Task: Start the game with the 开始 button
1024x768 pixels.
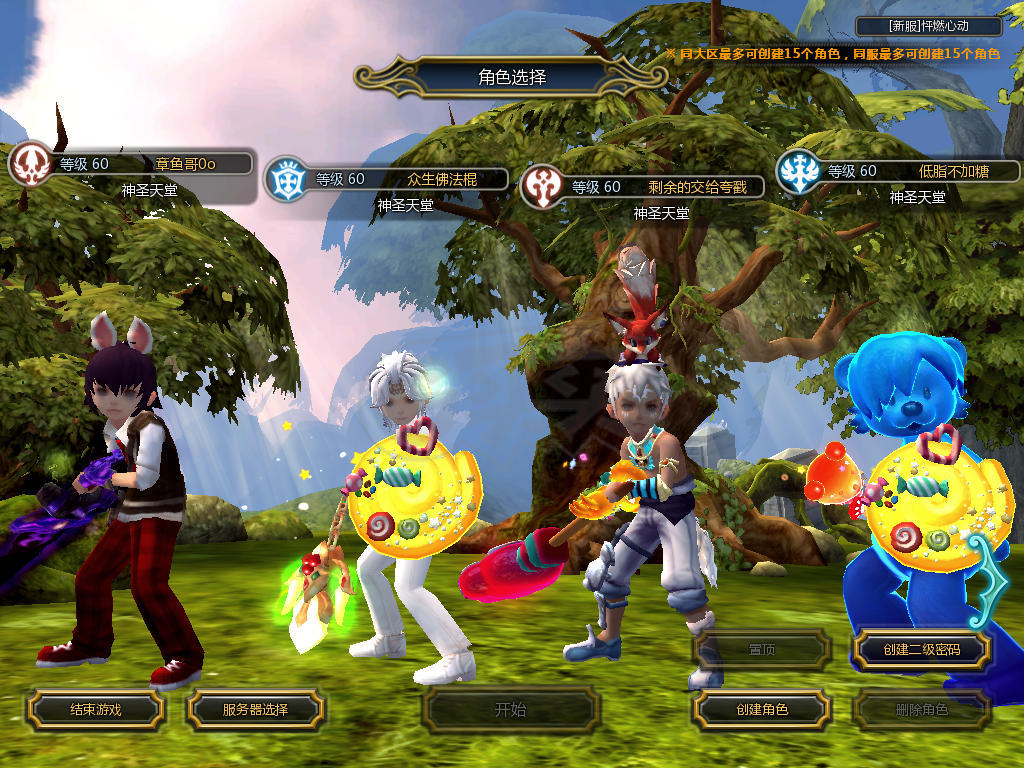Action: pos(510,710)
